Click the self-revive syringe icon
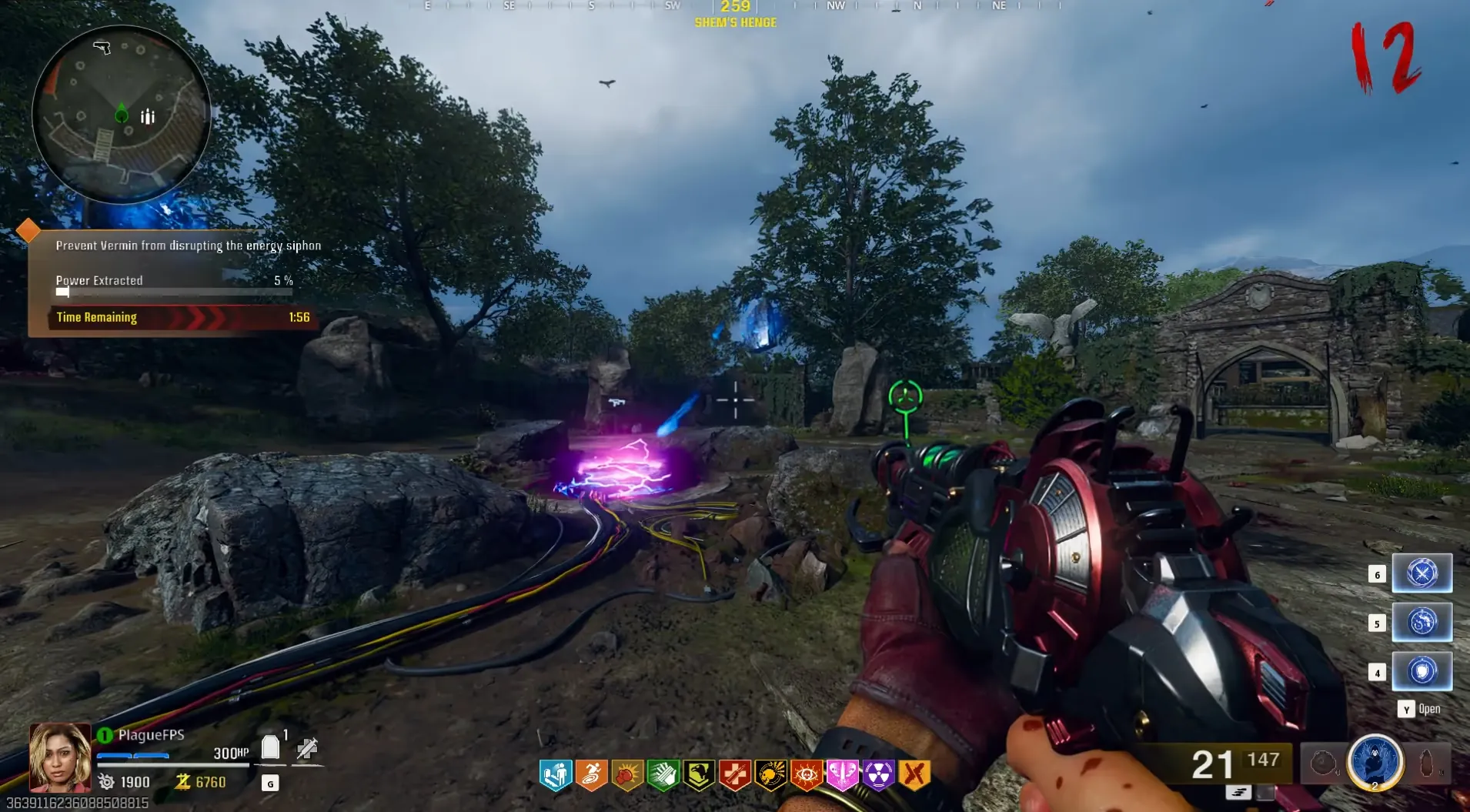 307,748
